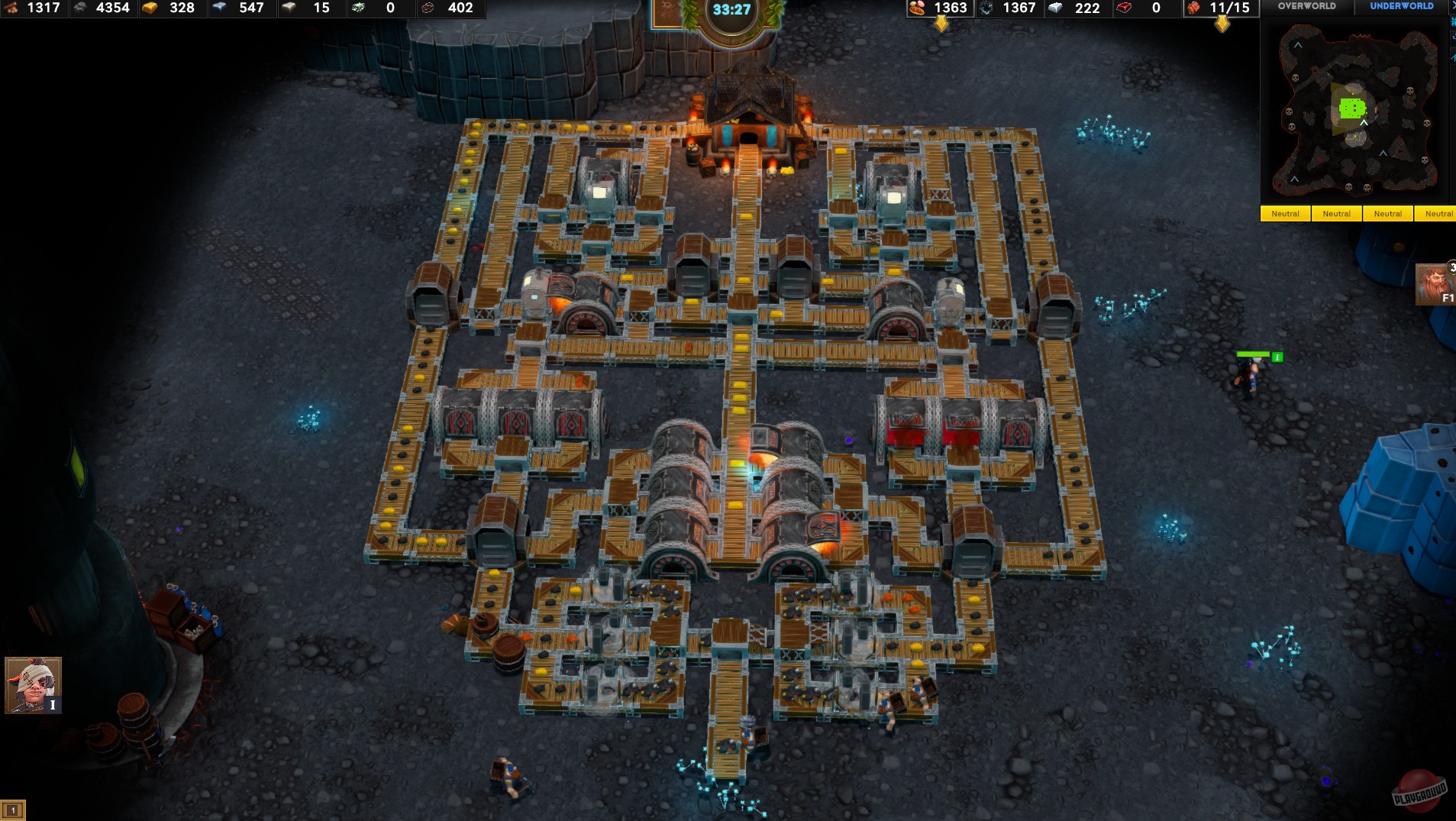The width and height of the screenshot is (1456, 821).
Task: Open the second Neutral player dropdown
Action: [x=1337, y=214]
